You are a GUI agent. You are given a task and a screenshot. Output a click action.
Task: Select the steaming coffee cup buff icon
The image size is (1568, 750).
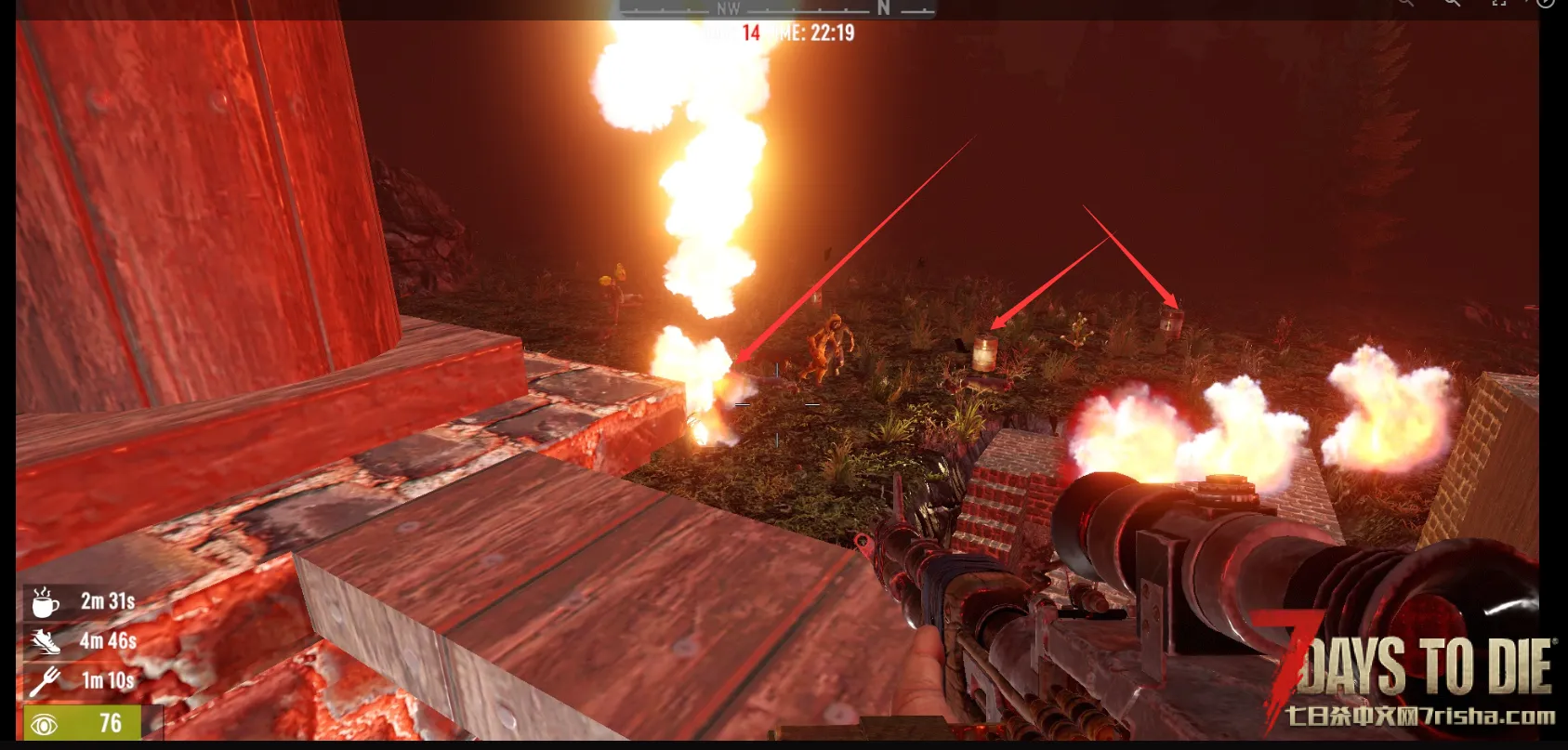tap(44, 602)
